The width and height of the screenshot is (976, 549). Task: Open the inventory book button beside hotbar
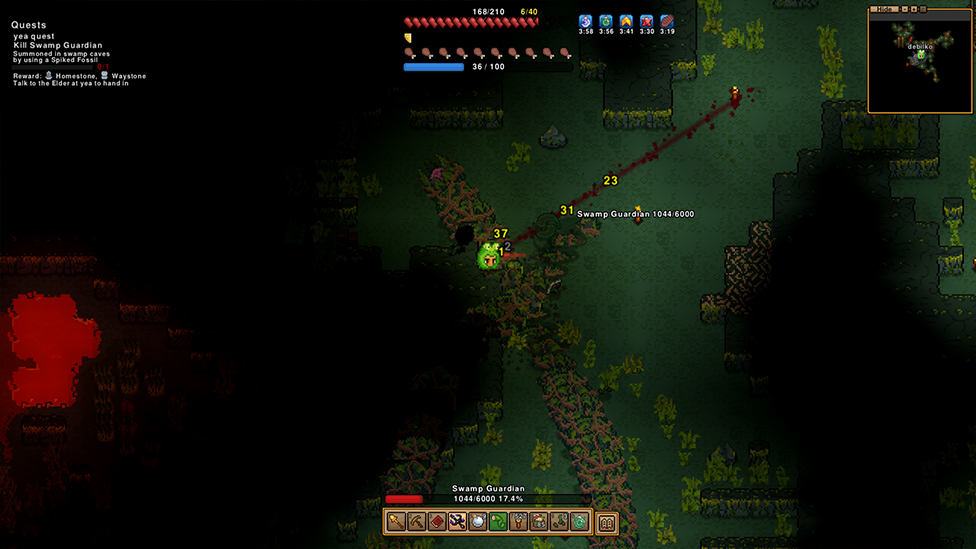pos(607,522)
